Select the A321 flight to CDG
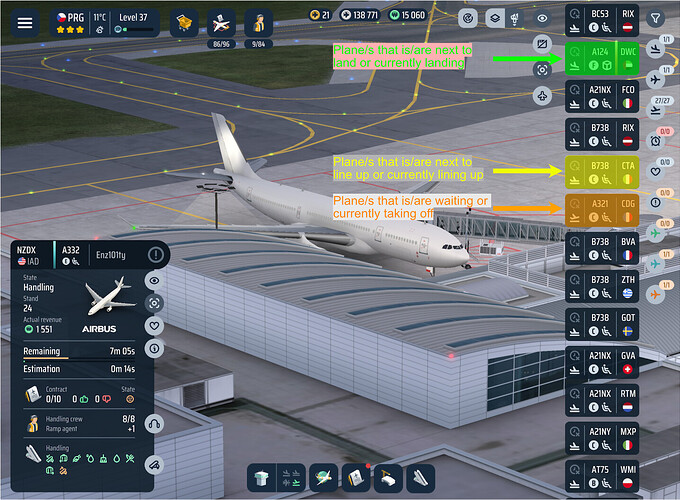The height and width of the screenshot is (500, 680). pyautogui.click(x=602, y=209)
